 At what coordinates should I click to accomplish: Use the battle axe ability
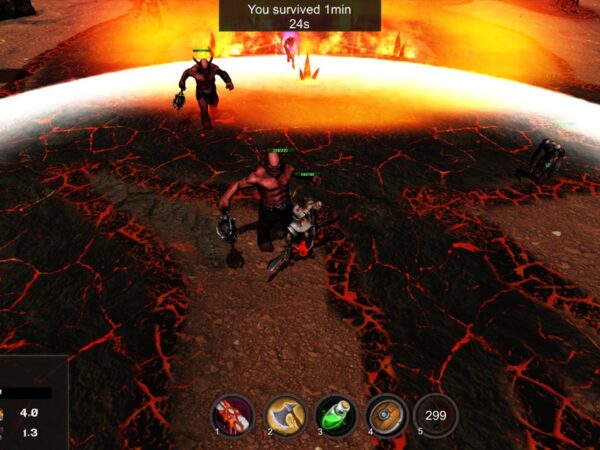tap(285, 415)
